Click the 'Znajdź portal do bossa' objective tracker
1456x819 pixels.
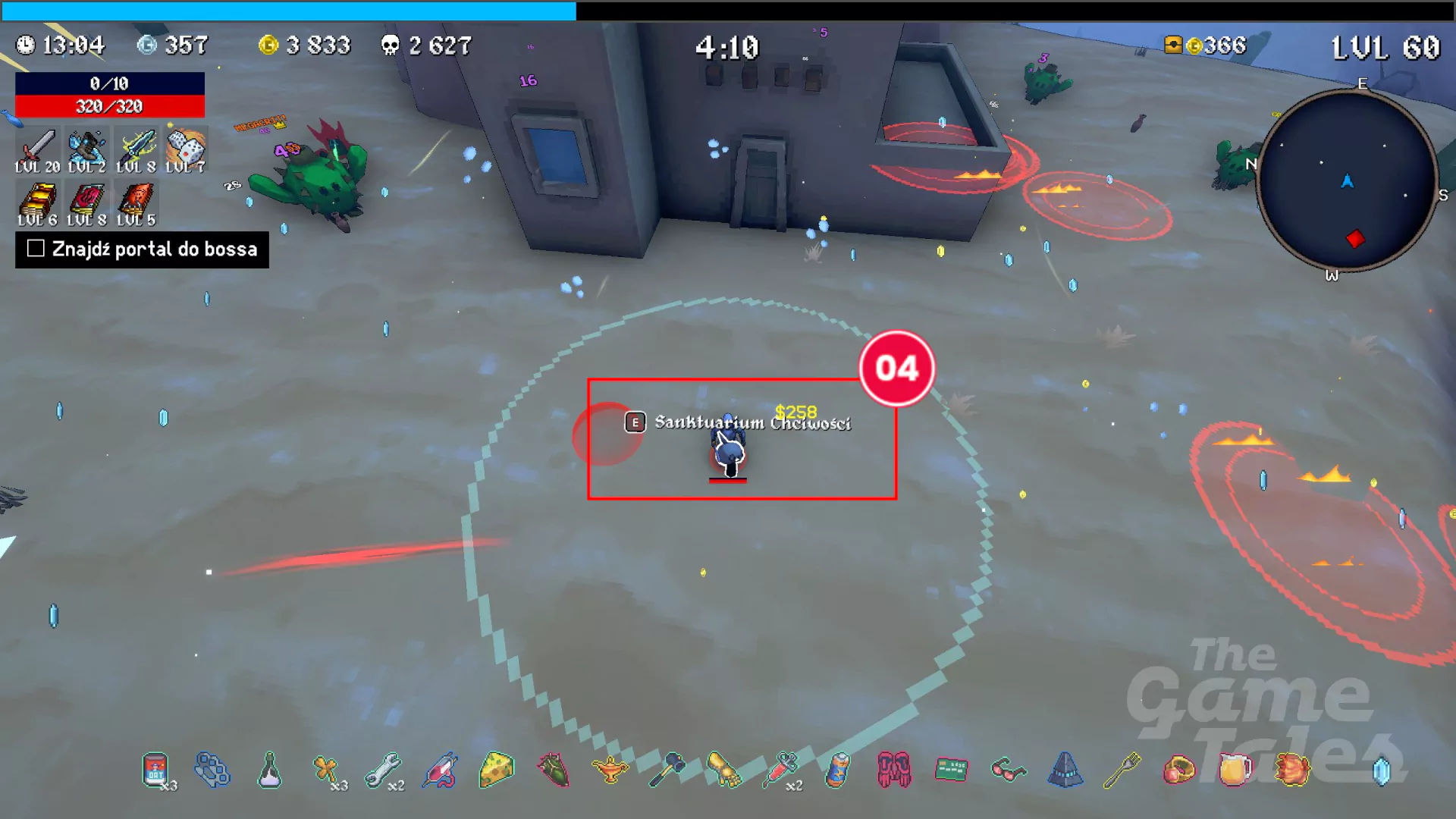point(143,249)
